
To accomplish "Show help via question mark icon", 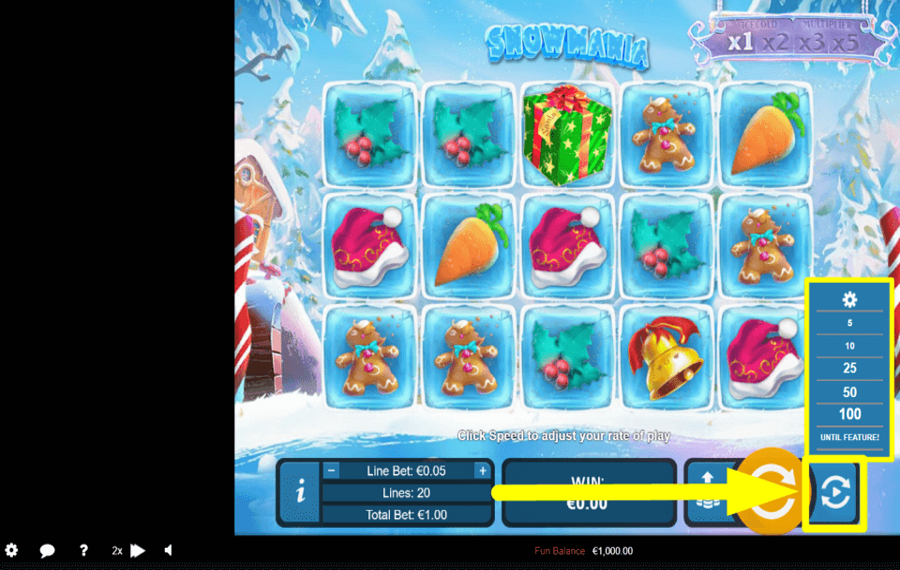I will pos(84,550).
